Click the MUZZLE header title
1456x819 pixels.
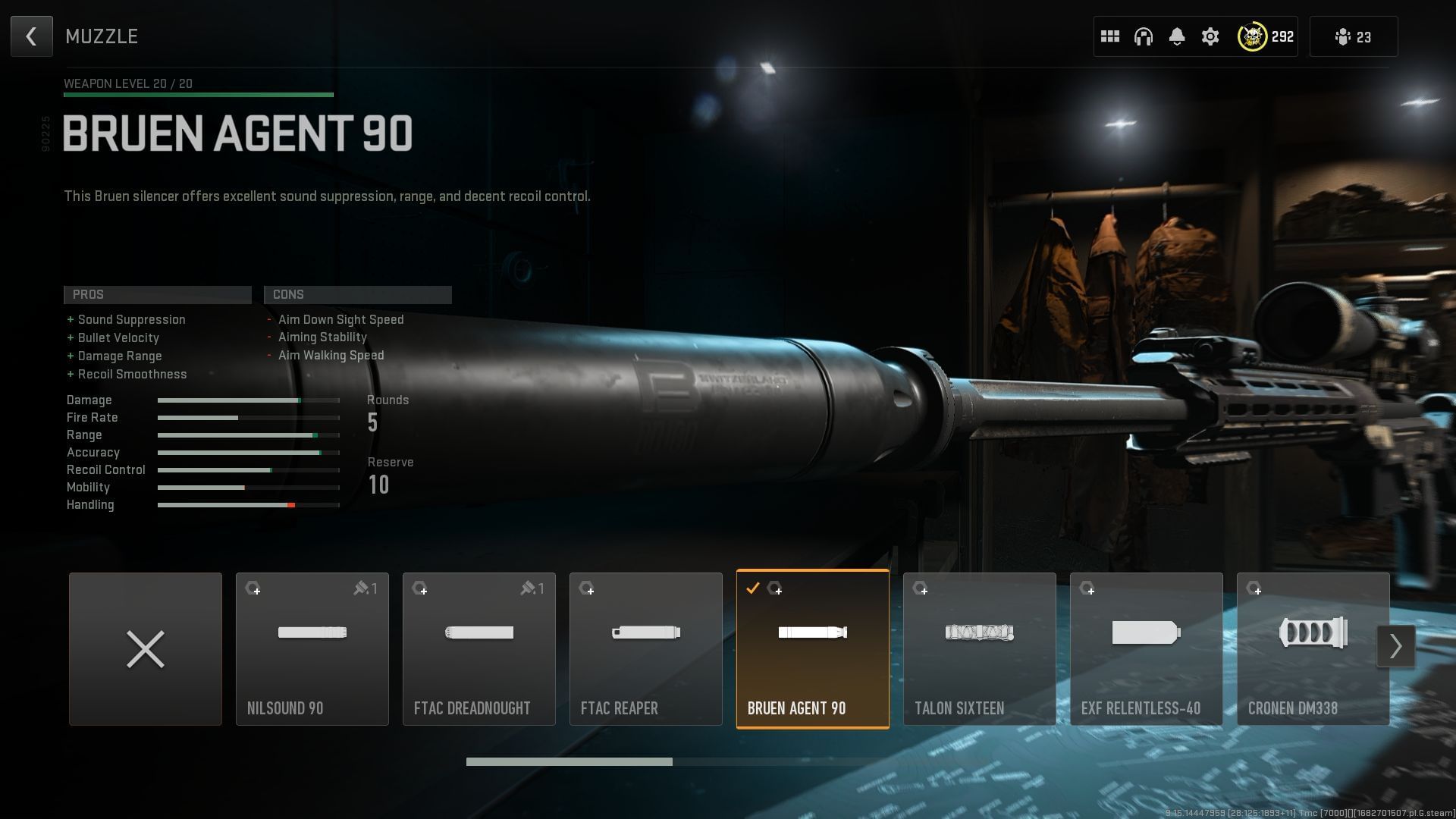tap(102, 36)
